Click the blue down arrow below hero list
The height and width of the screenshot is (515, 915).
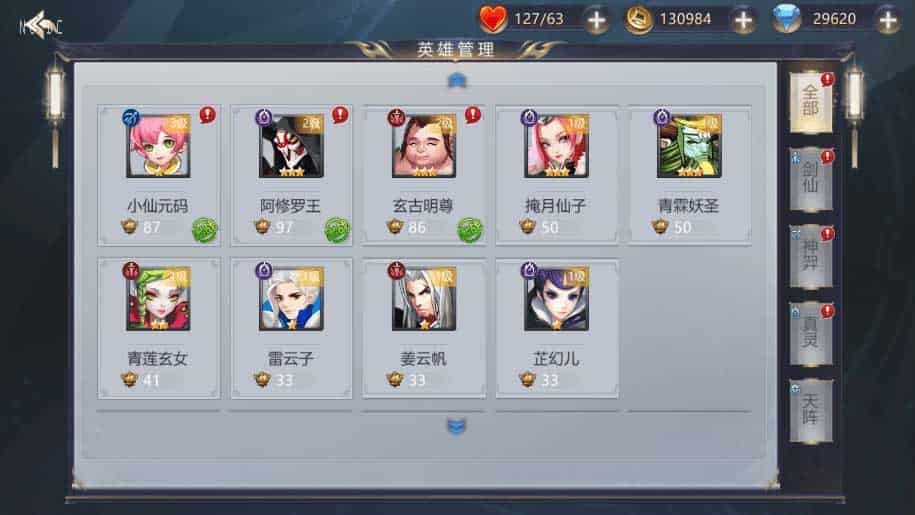pyautogui.click(x=457, y=427)
